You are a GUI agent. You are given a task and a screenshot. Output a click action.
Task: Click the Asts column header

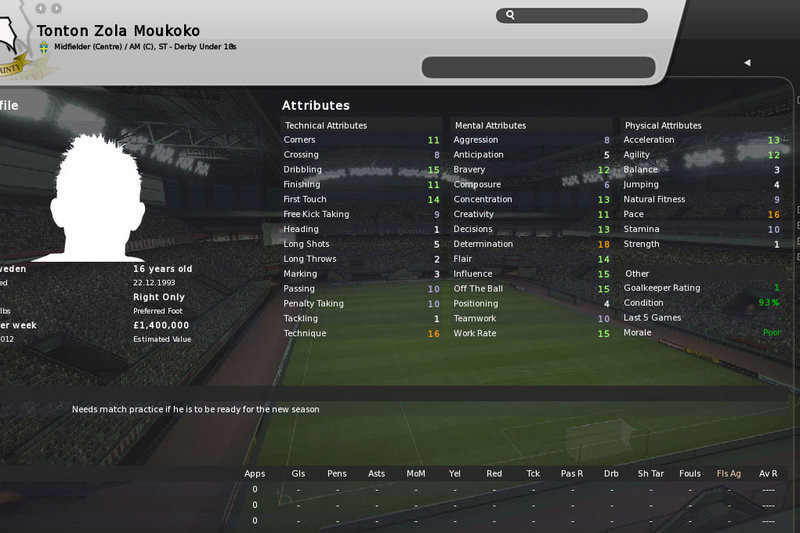click(x=376, y=473)
